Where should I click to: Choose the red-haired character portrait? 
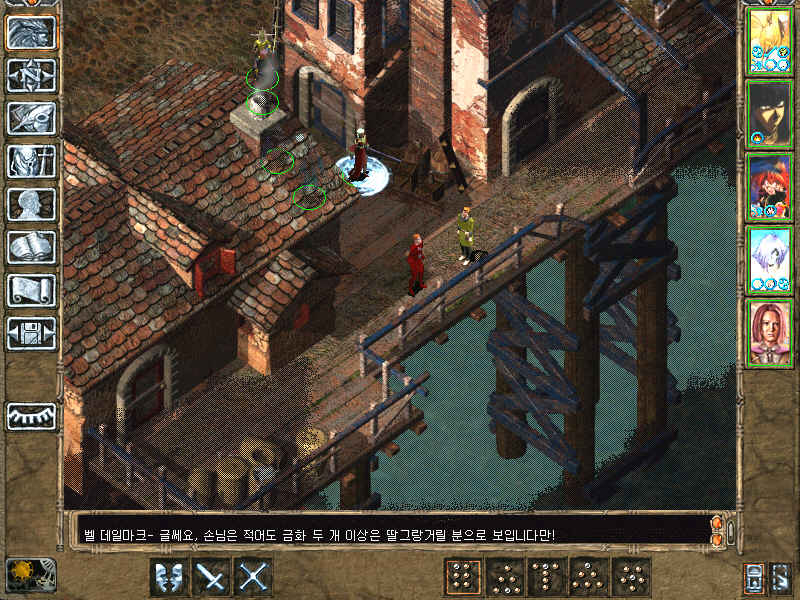tap(769, 186)
